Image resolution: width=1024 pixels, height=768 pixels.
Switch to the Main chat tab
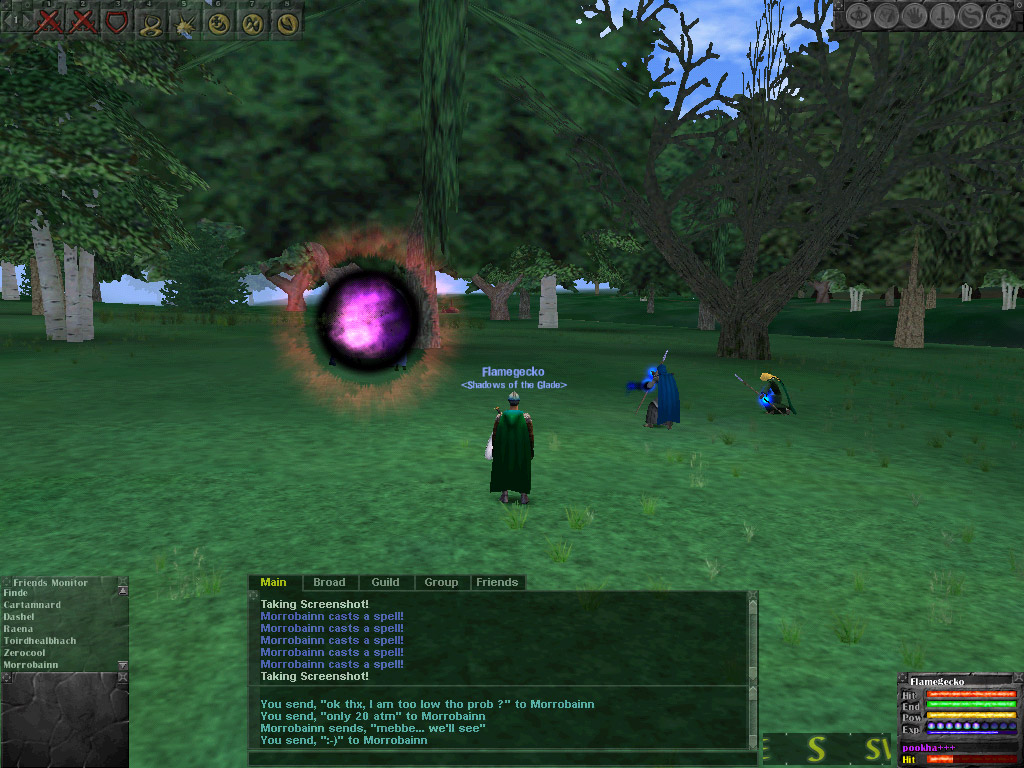click(273, 582)
